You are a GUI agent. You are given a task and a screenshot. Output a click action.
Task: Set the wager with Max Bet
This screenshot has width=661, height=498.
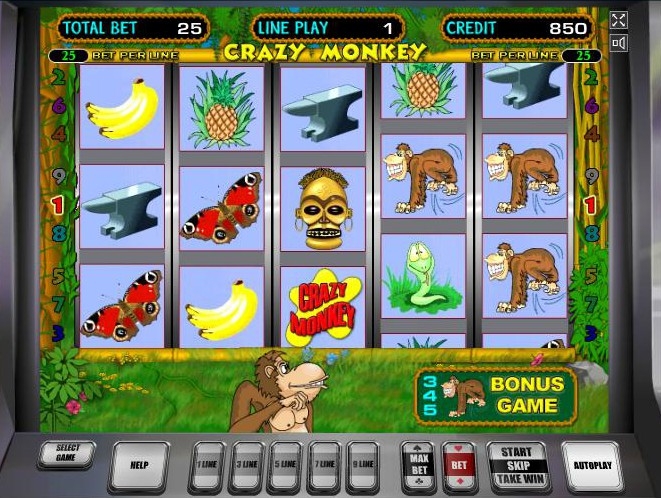[418, 465]
